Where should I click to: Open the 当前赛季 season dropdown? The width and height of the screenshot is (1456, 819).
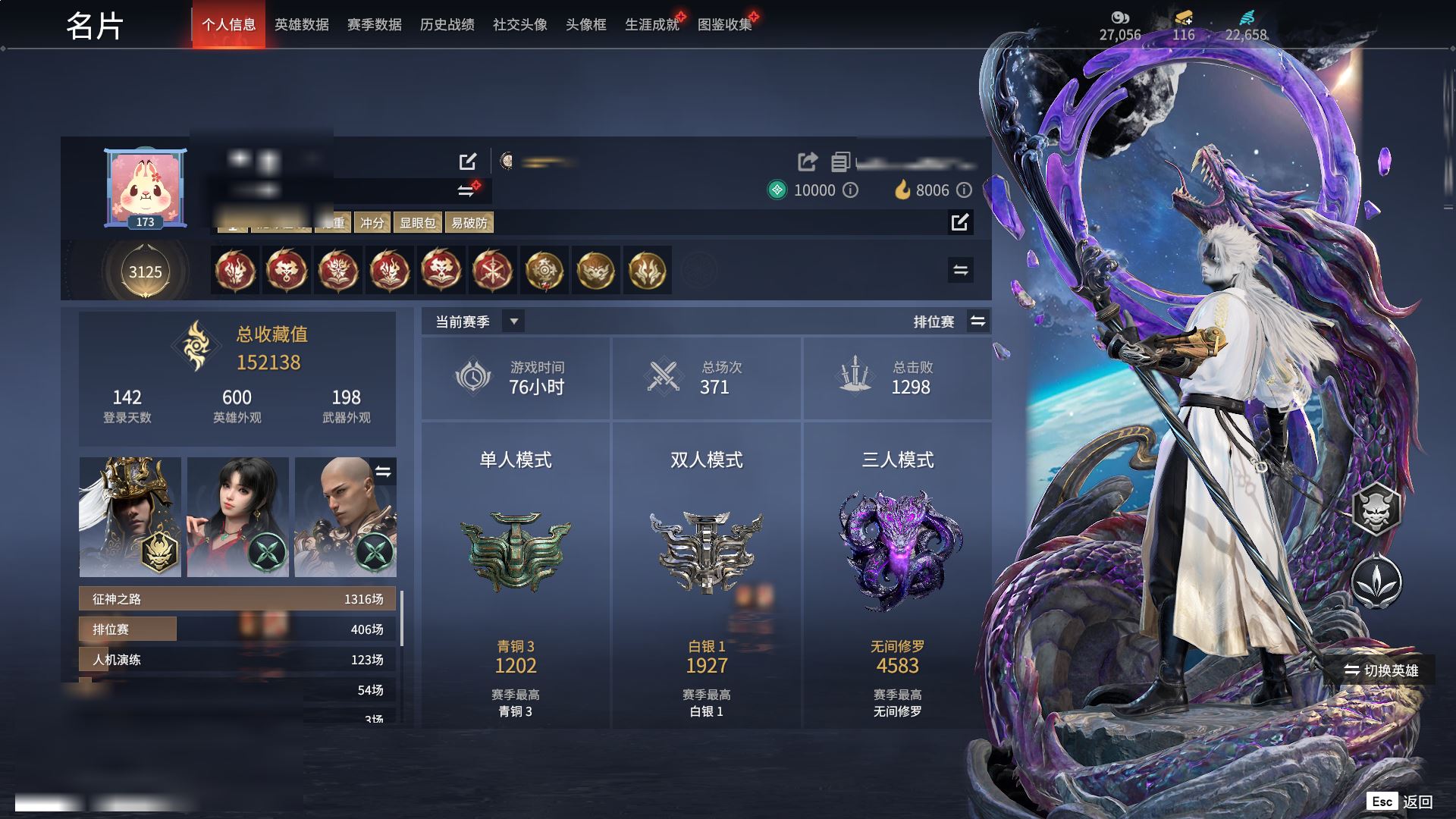click(513, 322)
